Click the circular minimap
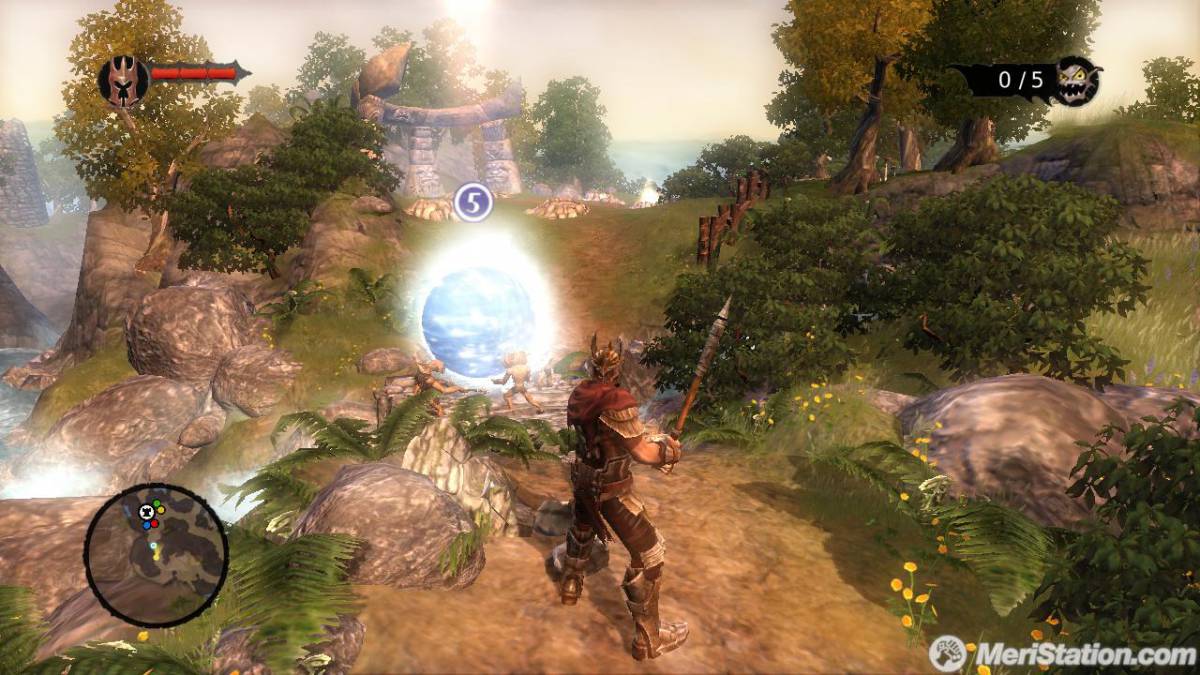This screenshot has width=1200, height=675. coord(156,555)
